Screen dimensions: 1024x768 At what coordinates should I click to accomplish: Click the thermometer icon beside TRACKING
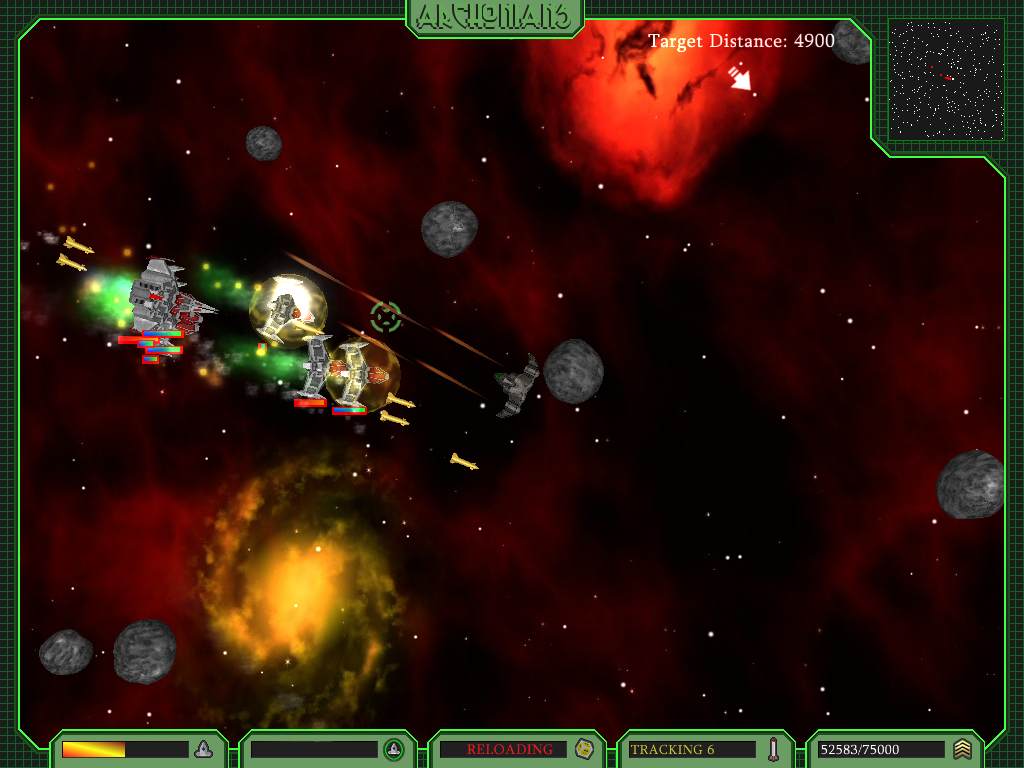tap(773, 749)
